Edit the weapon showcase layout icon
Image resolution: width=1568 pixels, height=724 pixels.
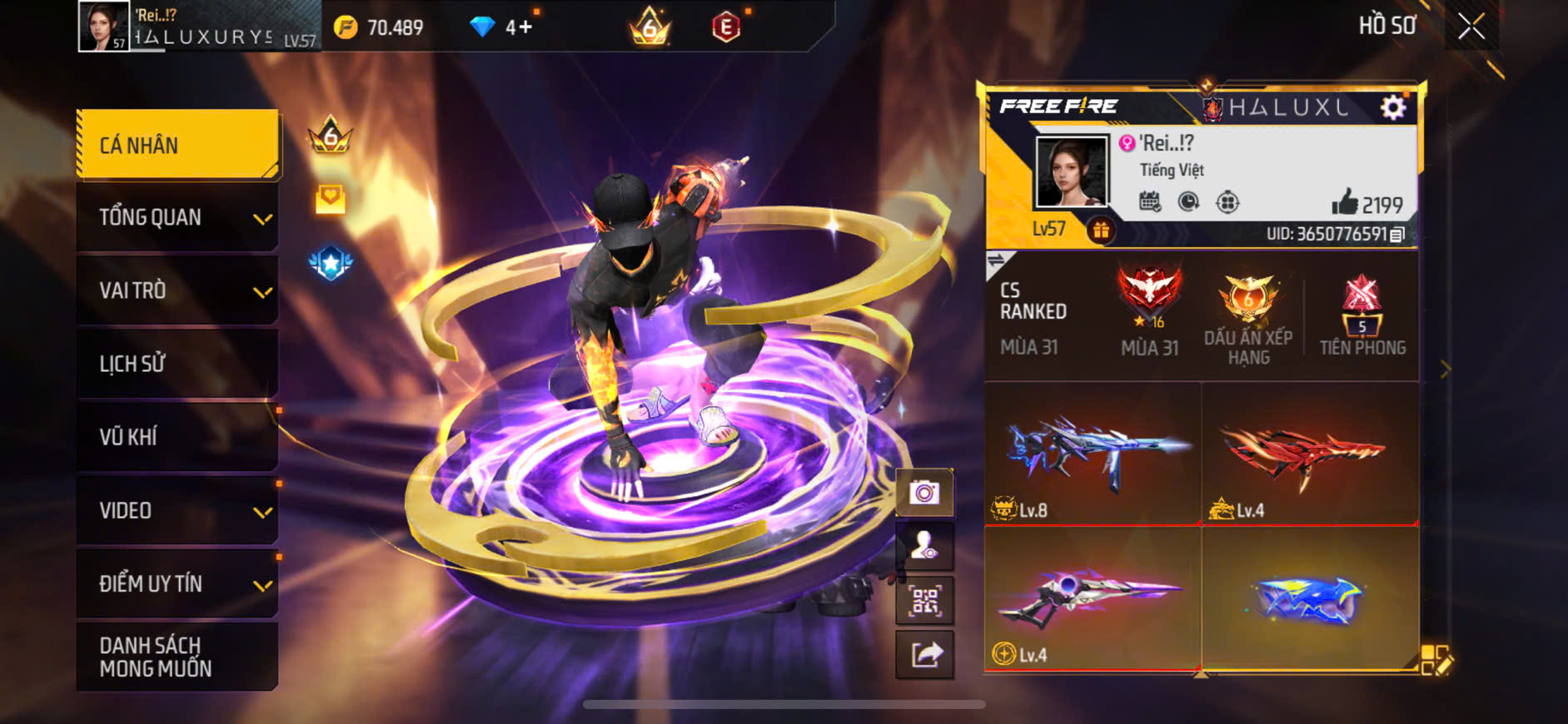(1436, 660)
